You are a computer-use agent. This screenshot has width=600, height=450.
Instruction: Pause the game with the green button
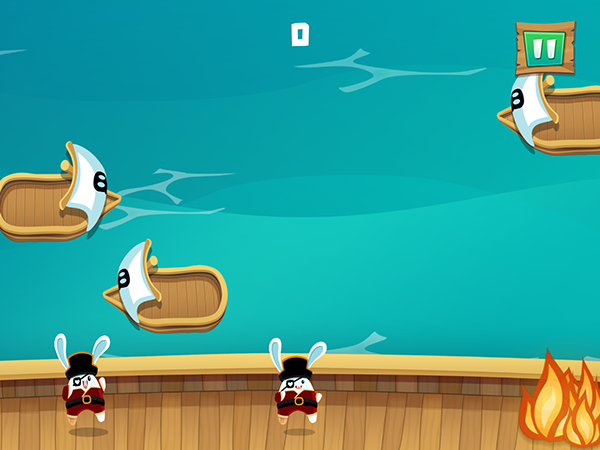(545, 47)
